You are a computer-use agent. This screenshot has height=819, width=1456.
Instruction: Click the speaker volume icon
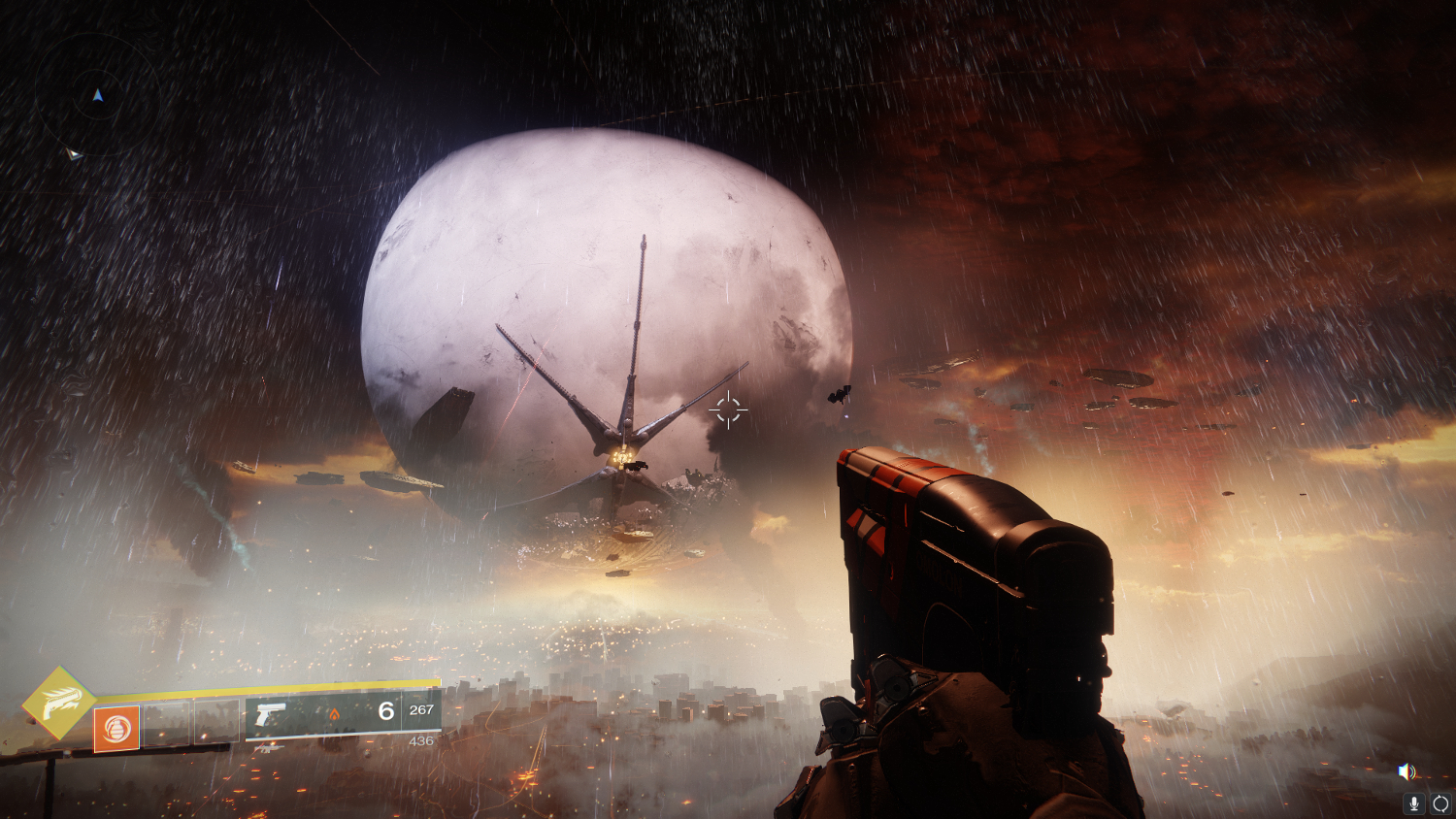click(1406, 771)
